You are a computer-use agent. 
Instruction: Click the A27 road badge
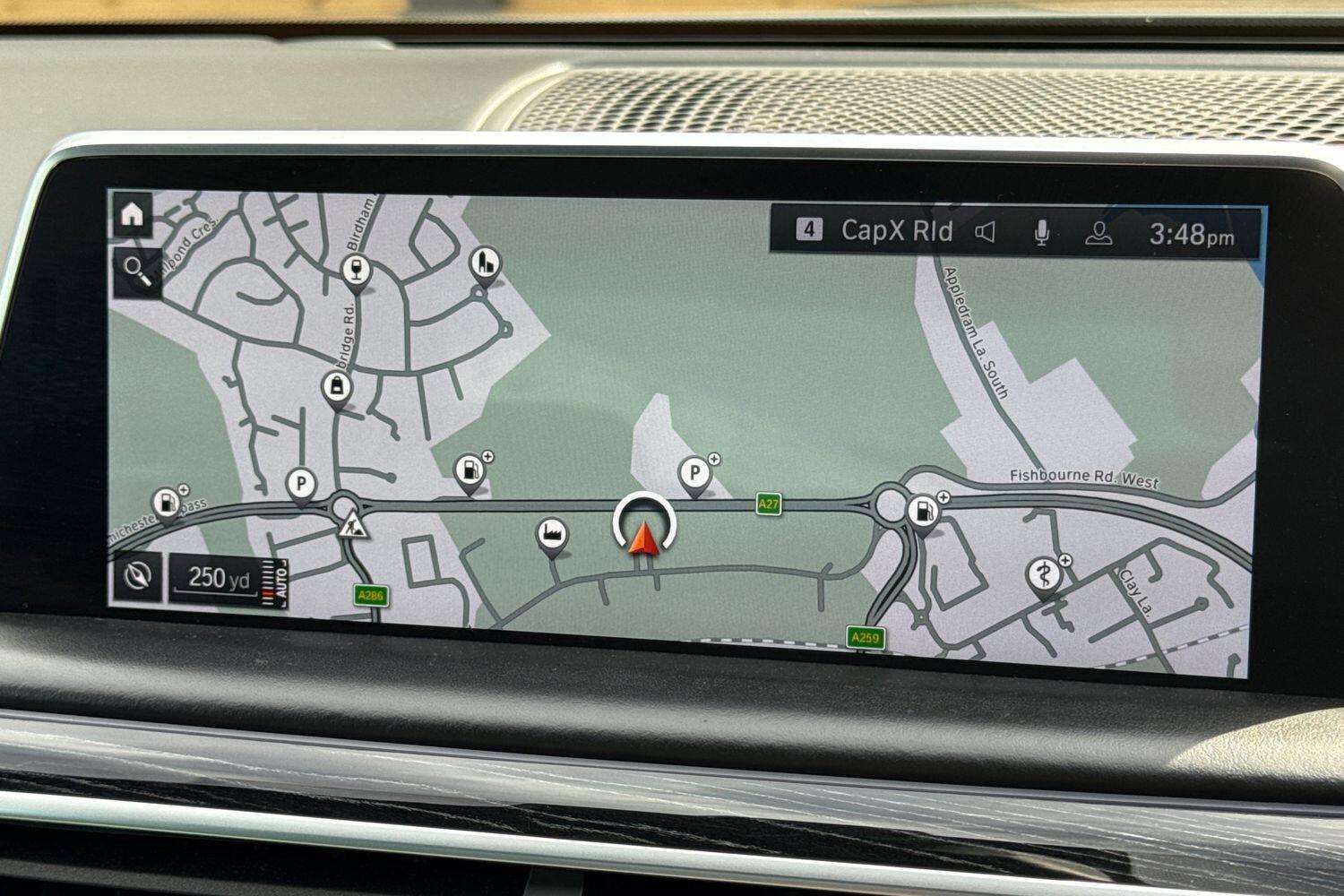(x=768, y=503)
